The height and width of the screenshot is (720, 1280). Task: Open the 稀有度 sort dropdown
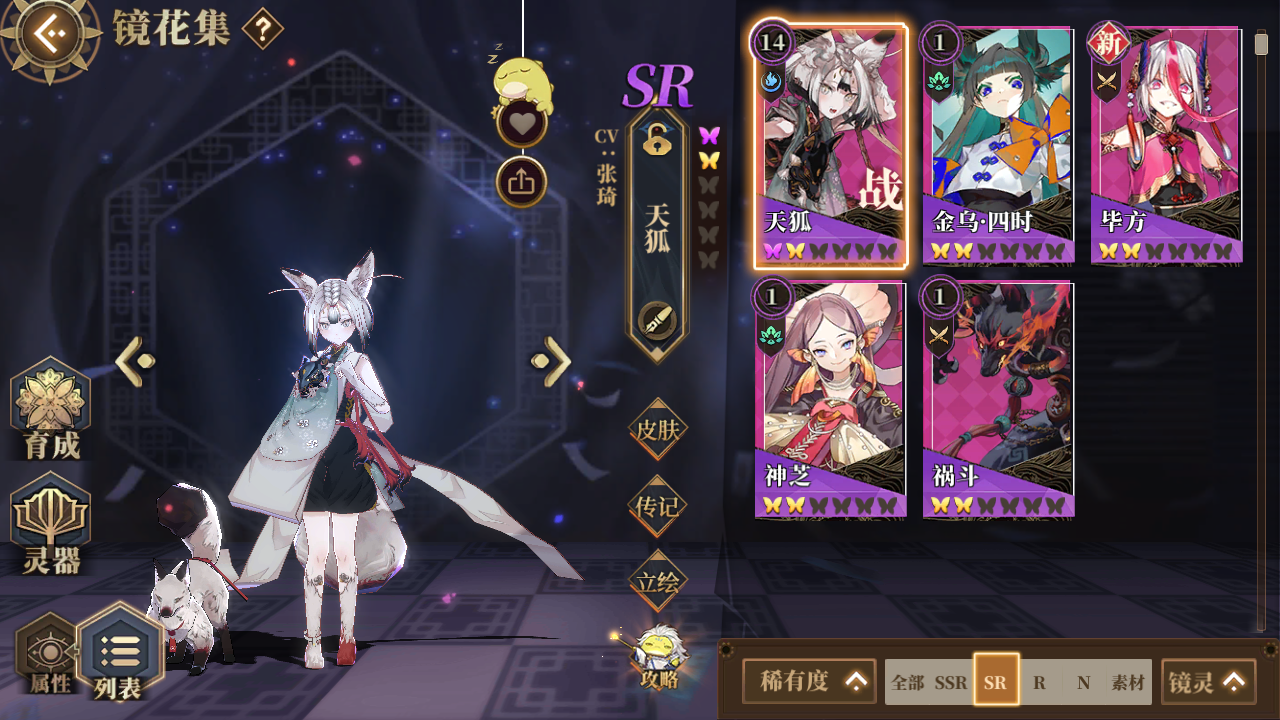point(809,682)
